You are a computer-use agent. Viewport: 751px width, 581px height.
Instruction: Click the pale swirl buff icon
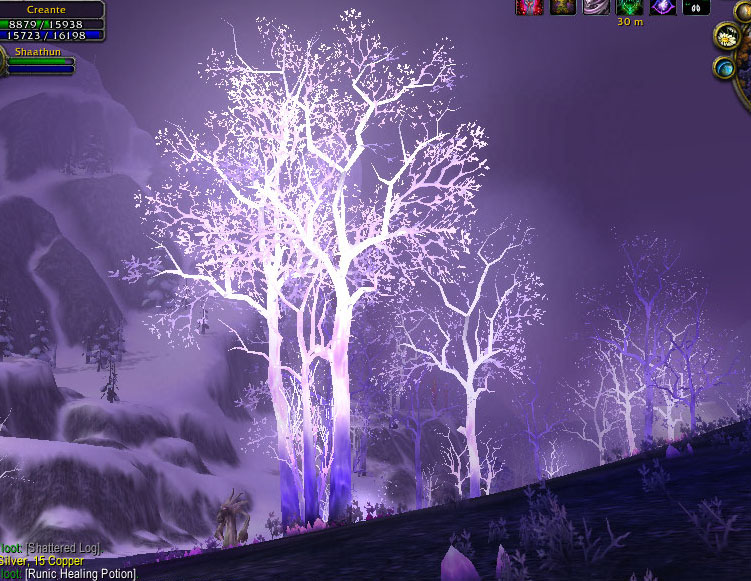point(596,7)
